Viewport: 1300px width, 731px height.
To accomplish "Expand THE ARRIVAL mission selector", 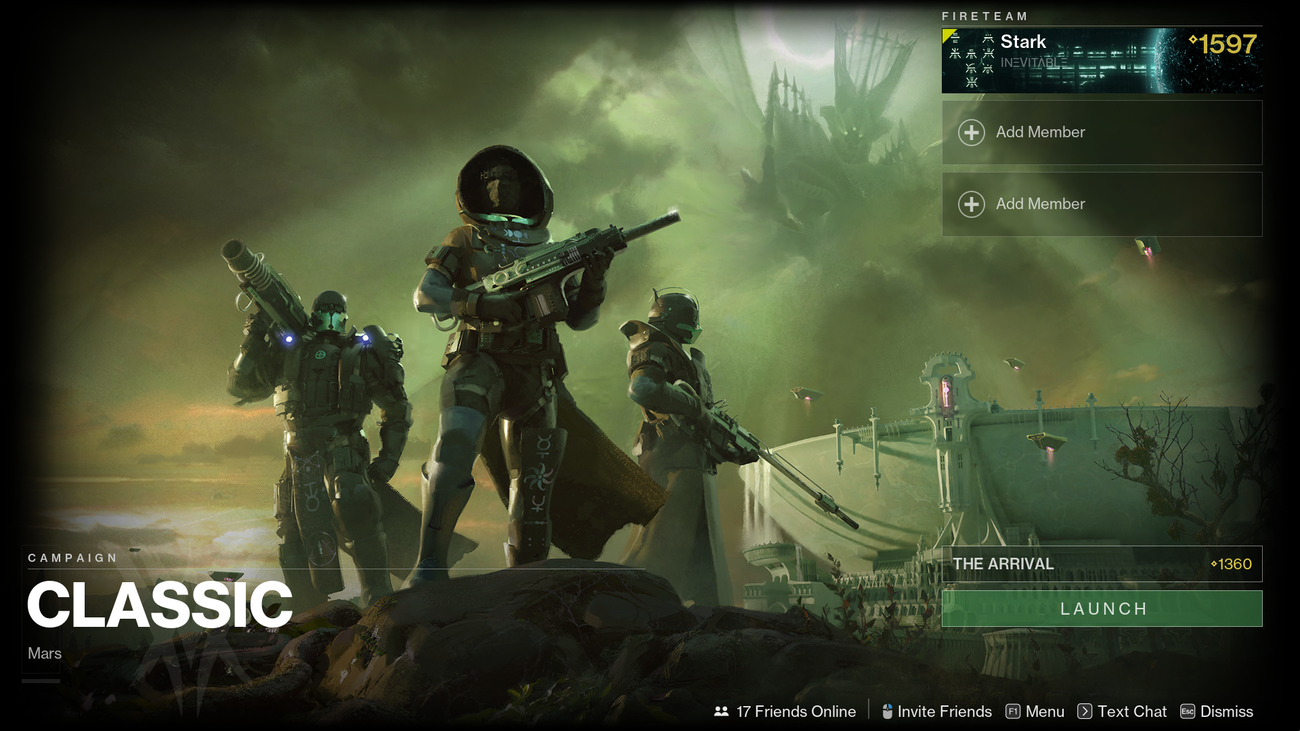I will 1100,563.
